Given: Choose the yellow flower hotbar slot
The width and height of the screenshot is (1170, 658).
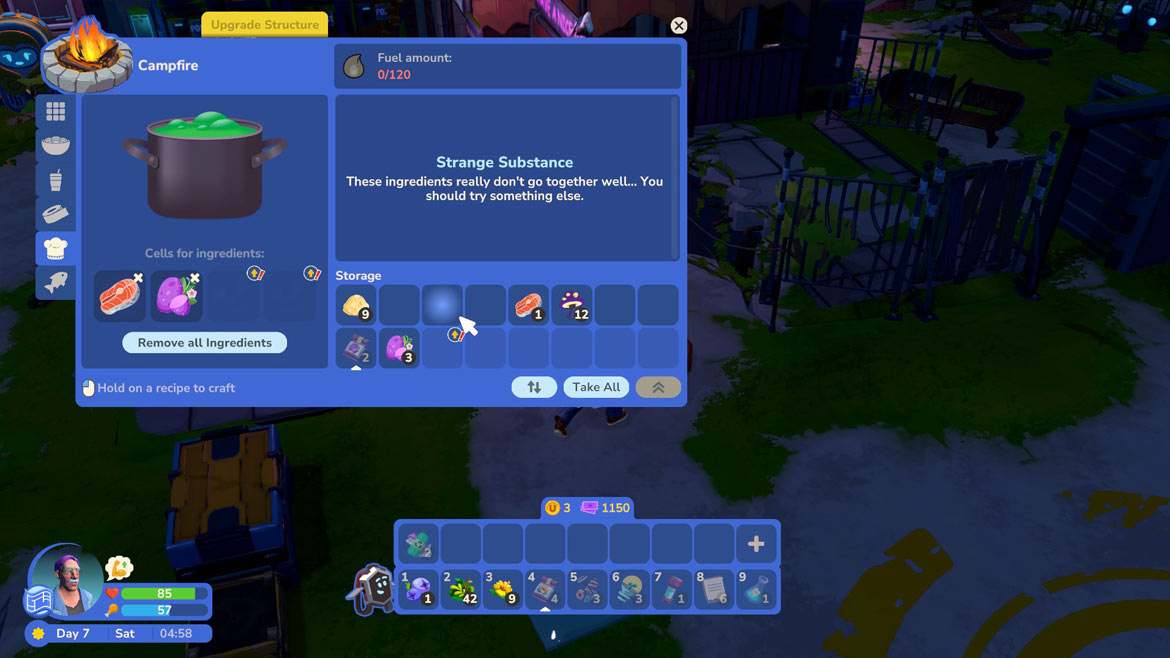Looking at the screenshot, I should [503, 589].
